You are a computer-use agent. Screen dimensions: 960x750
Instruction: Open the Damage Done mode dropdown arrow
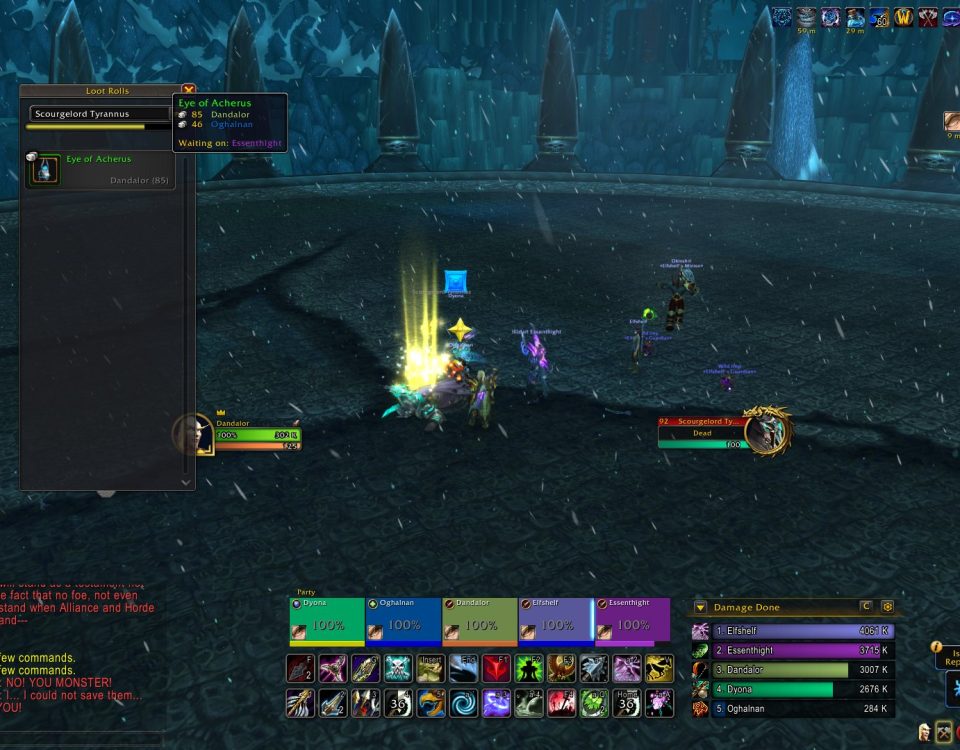[x=700, y=607]
